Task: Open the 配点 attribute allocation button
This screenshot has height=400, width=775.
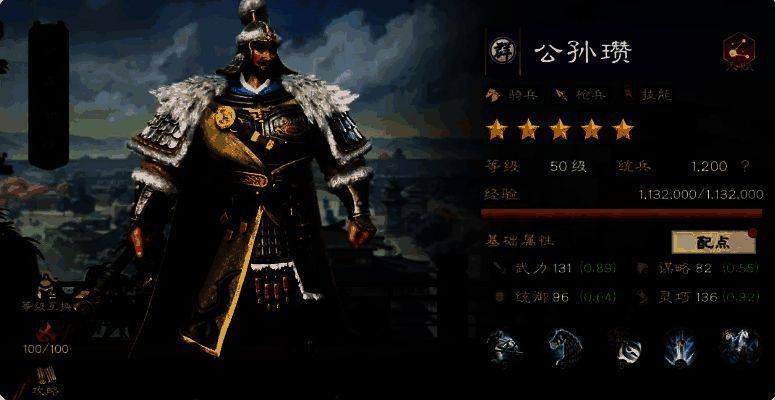Action: click(714, 241)
